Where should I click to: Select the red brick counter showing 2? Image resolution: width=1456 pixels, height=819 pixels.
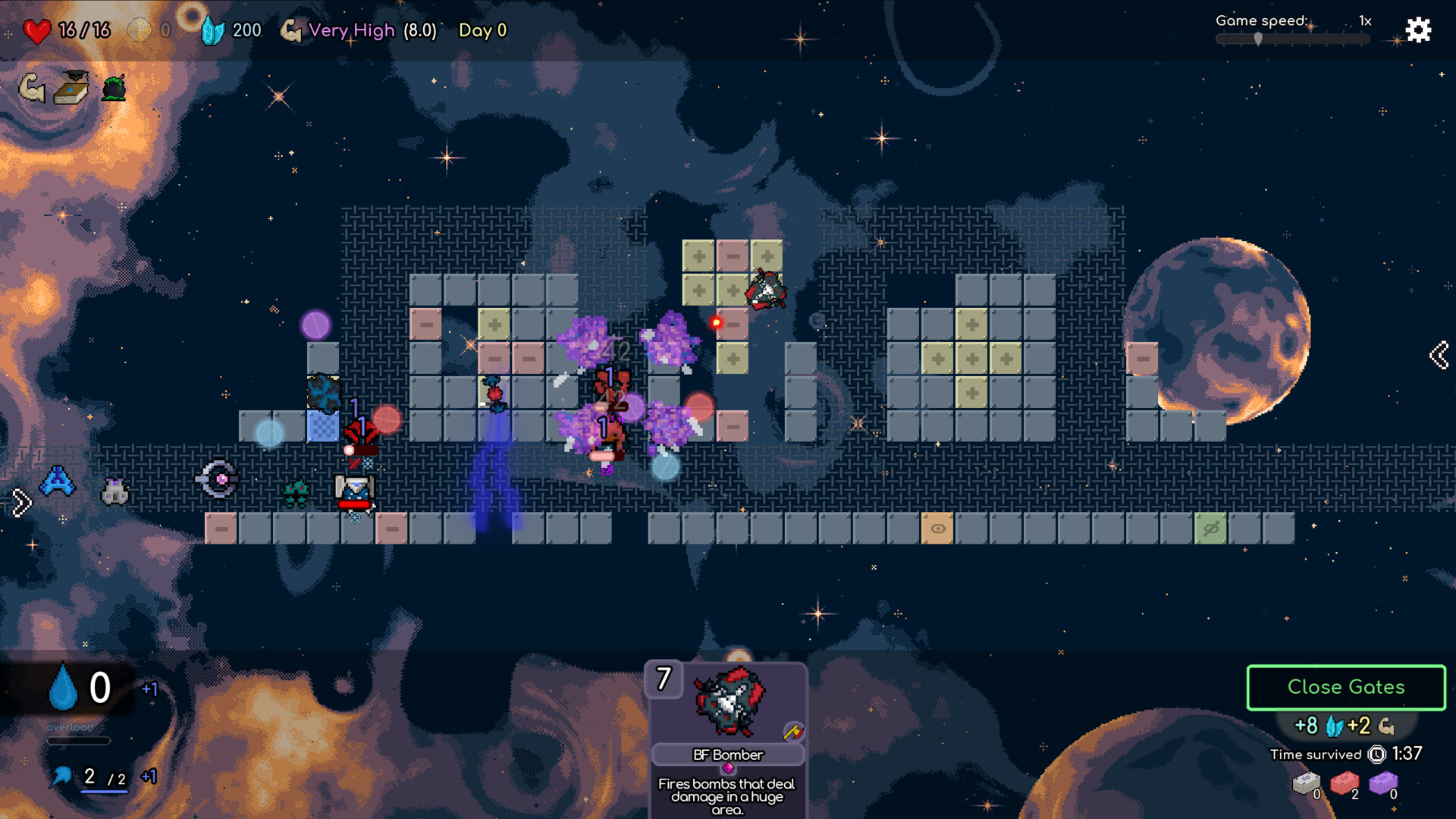[1348, 787]
